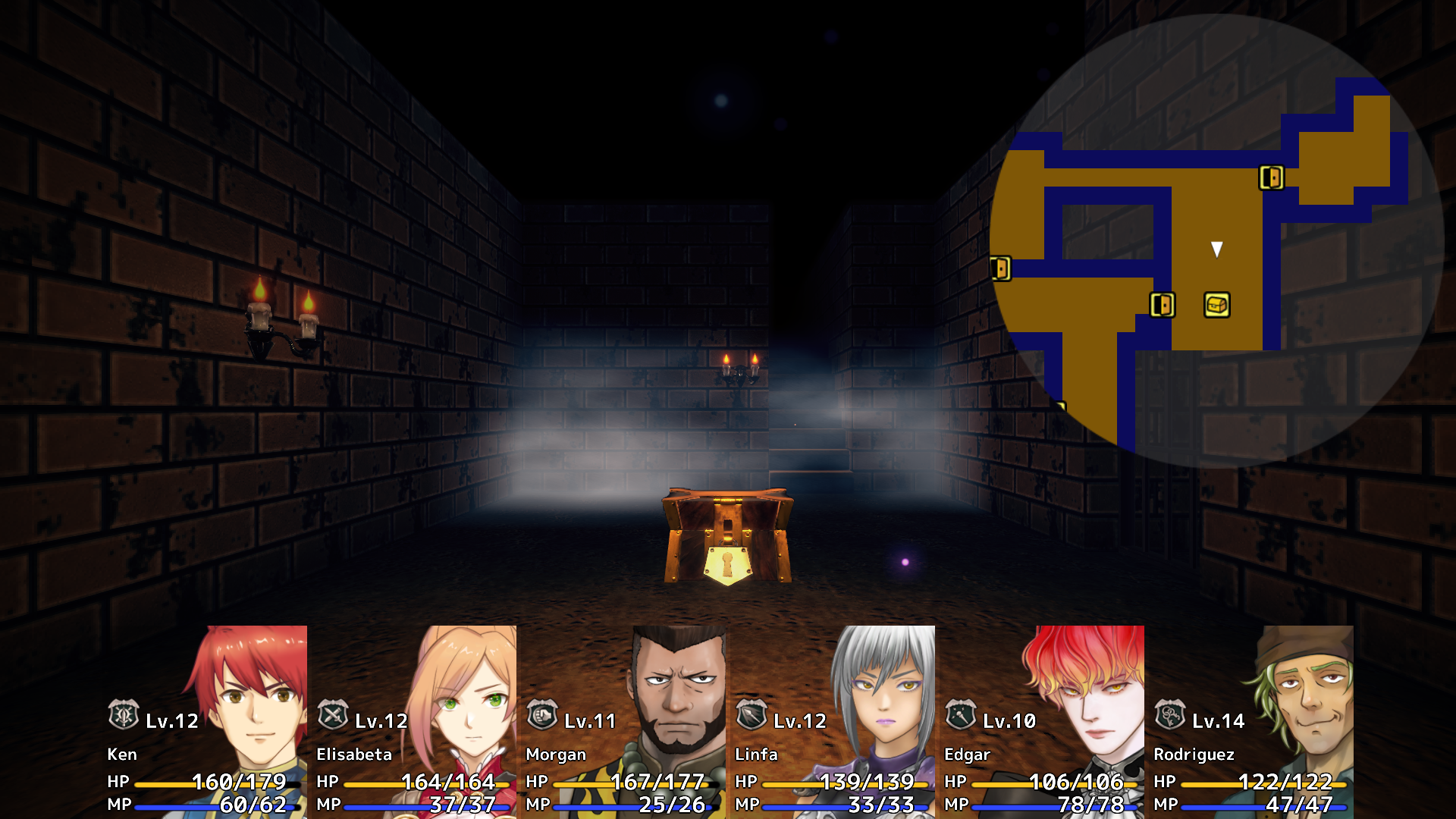Screen dimensions: 1456x819
Task: Click the door icon on the minimap's left edge
Action: tap(1001, 269)
